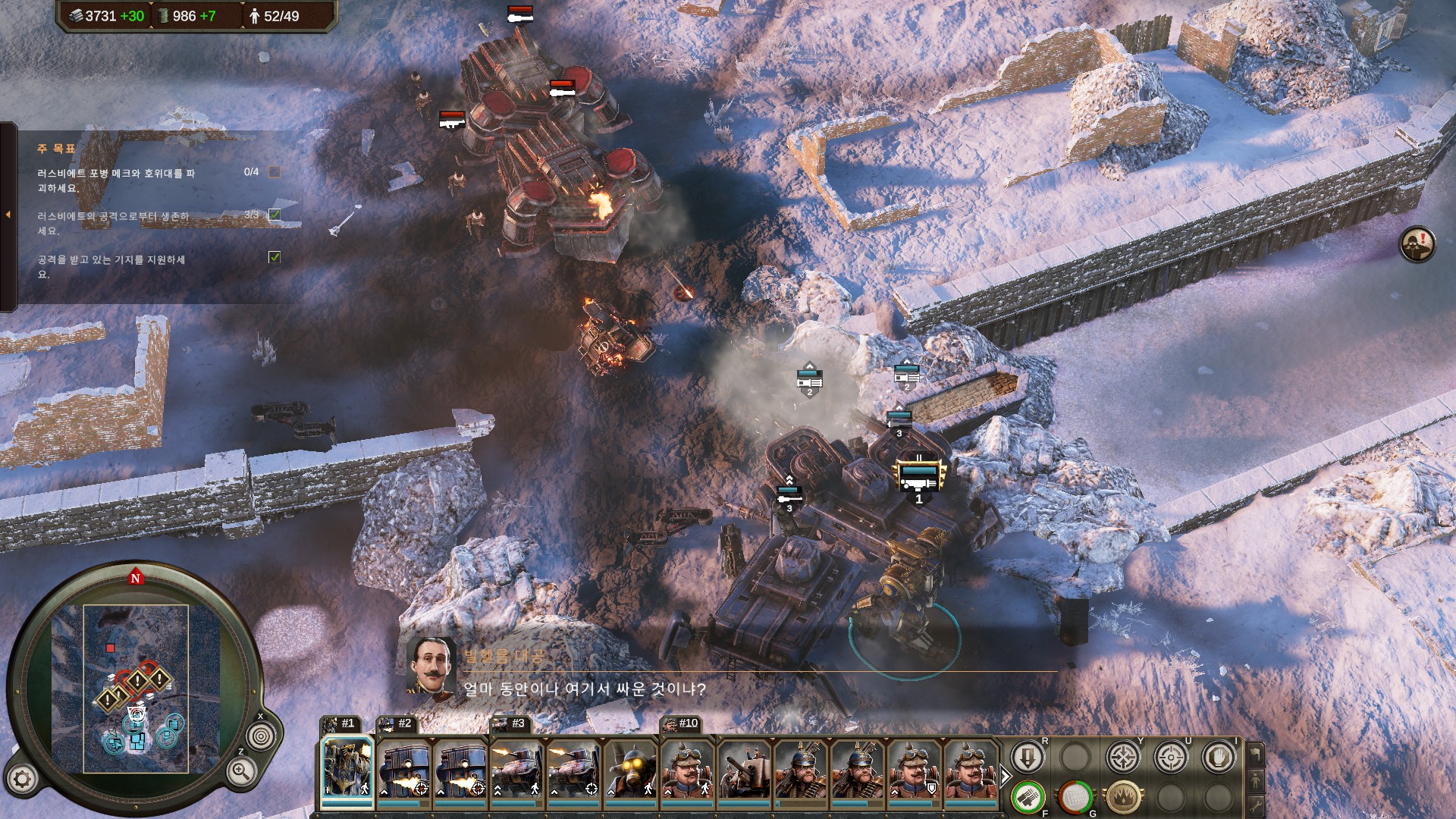This screenshot has width=1456, height=819.
Task: Open the wrench build panel tab
Action: click(x=1256, y=805)
